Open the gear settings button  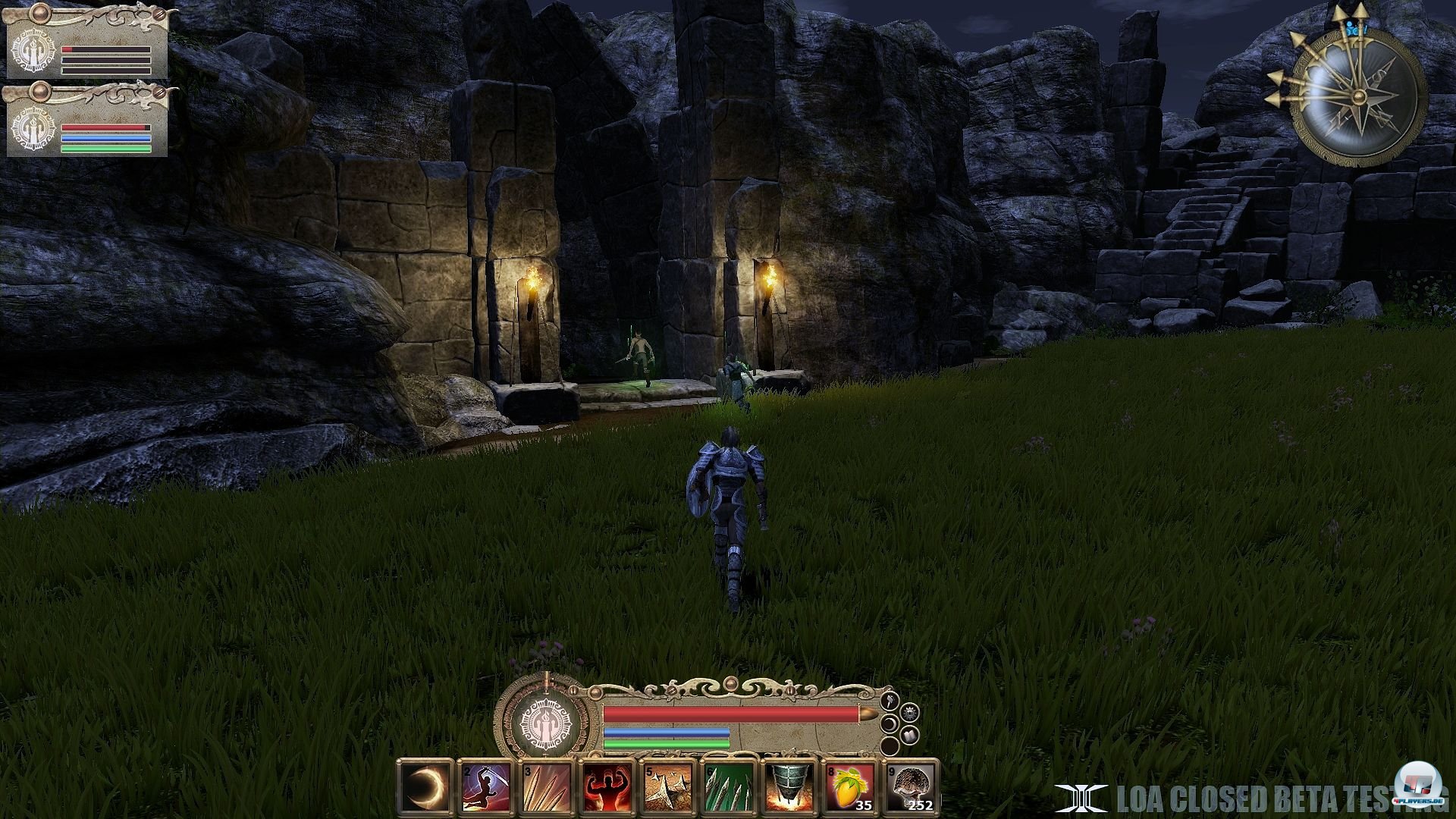(x=912, y=713)
